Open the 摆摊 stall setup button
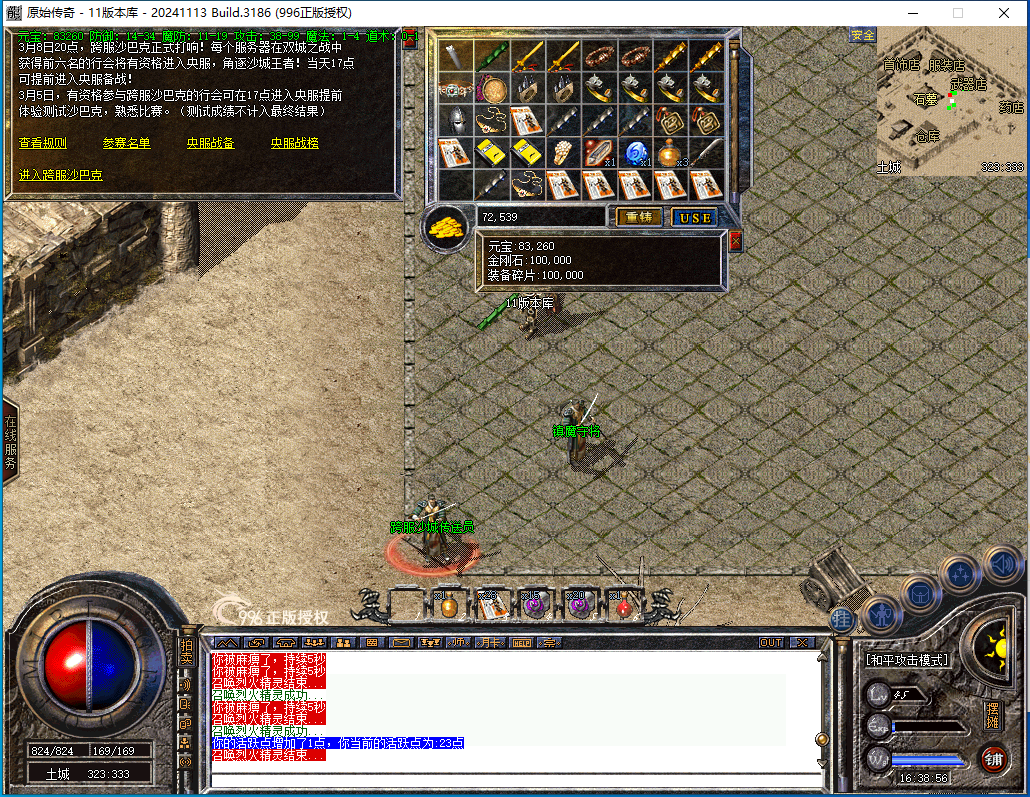The height and width of the screenshot is (797, 1030). 992,717
